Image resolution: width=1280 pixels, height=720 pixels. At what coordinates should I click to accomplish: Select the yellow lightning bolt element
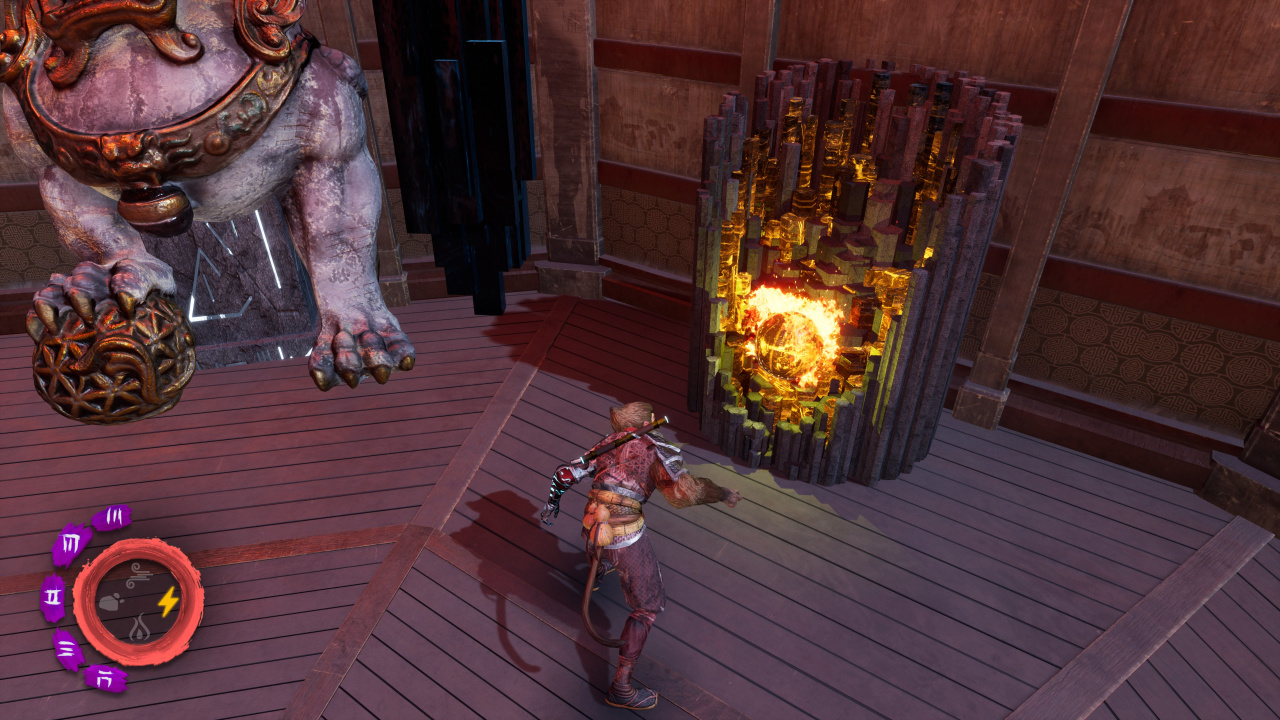pos(168,601)
